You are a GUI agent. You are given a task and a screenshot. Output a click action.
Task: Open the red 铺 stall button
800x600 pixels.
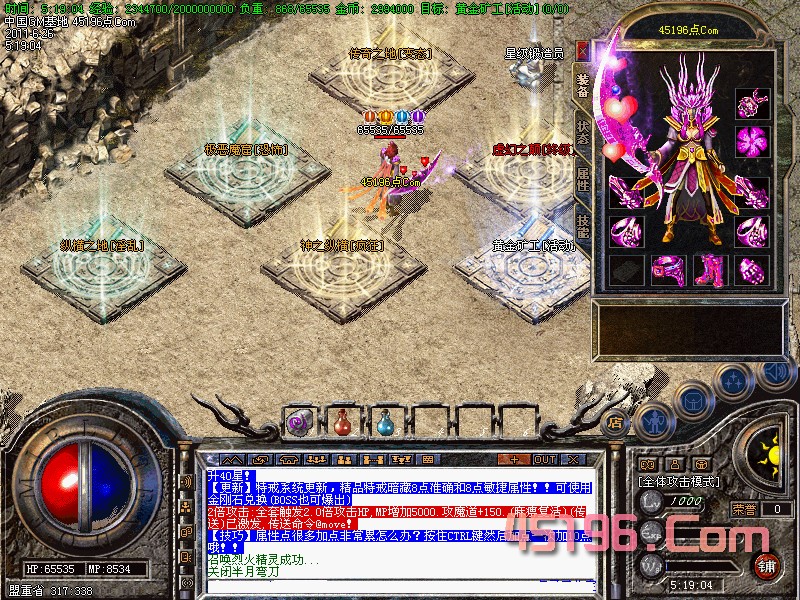click(767, 565)
